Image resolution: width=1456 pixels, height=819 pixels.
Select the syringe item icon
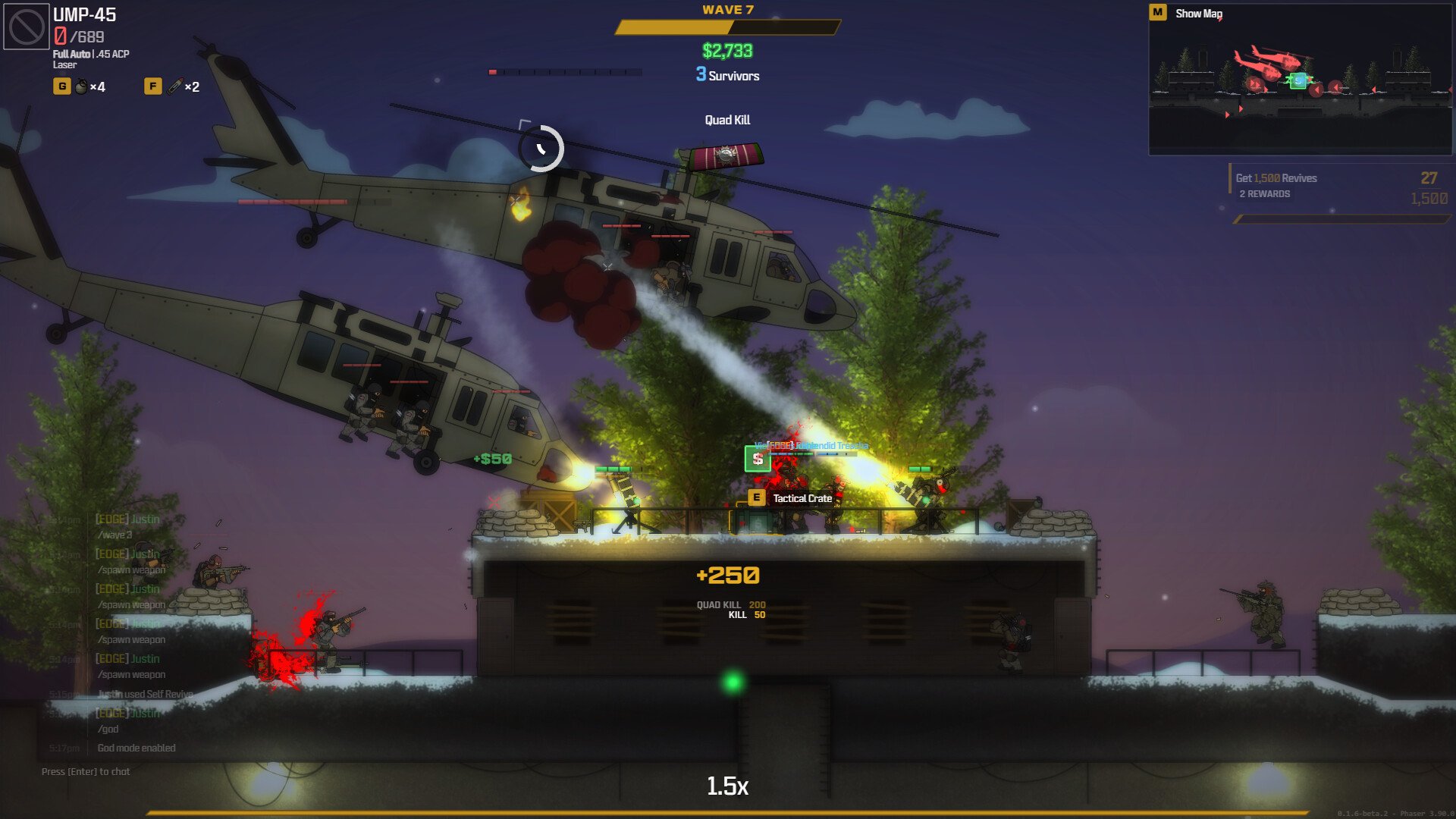click(175, 86)
